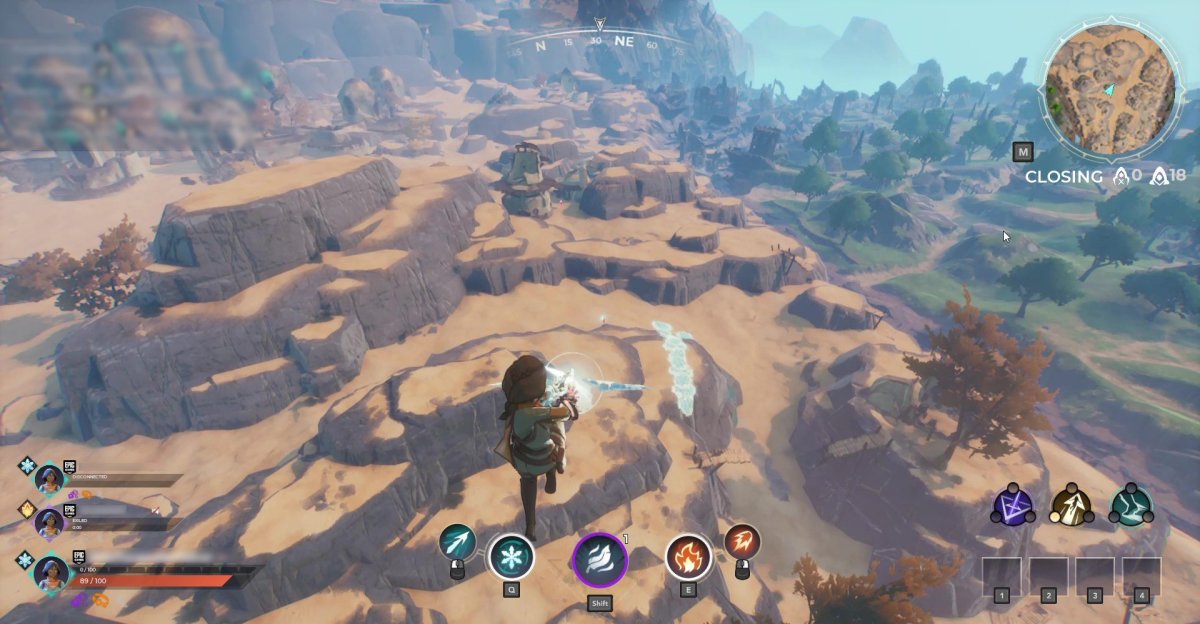
Task: Click the compass bar heading
Action: coord(598,41)
